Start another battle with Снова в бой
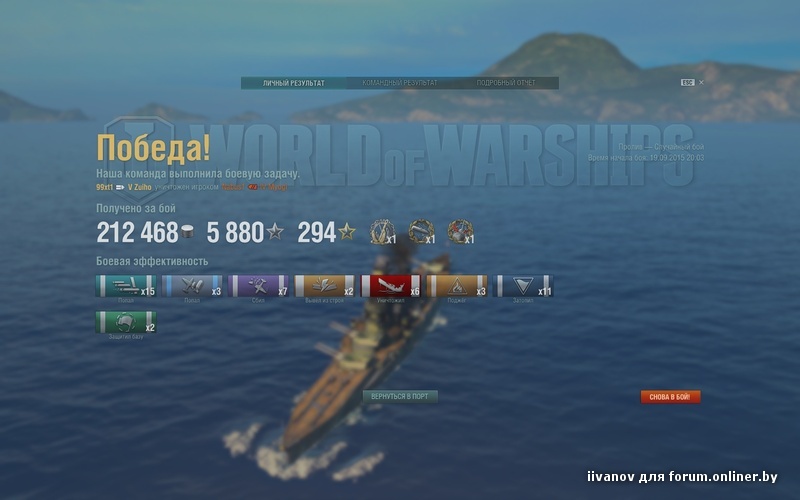This screenshot has height=500, width=800. pyautogui.click(x=670, y=397)
